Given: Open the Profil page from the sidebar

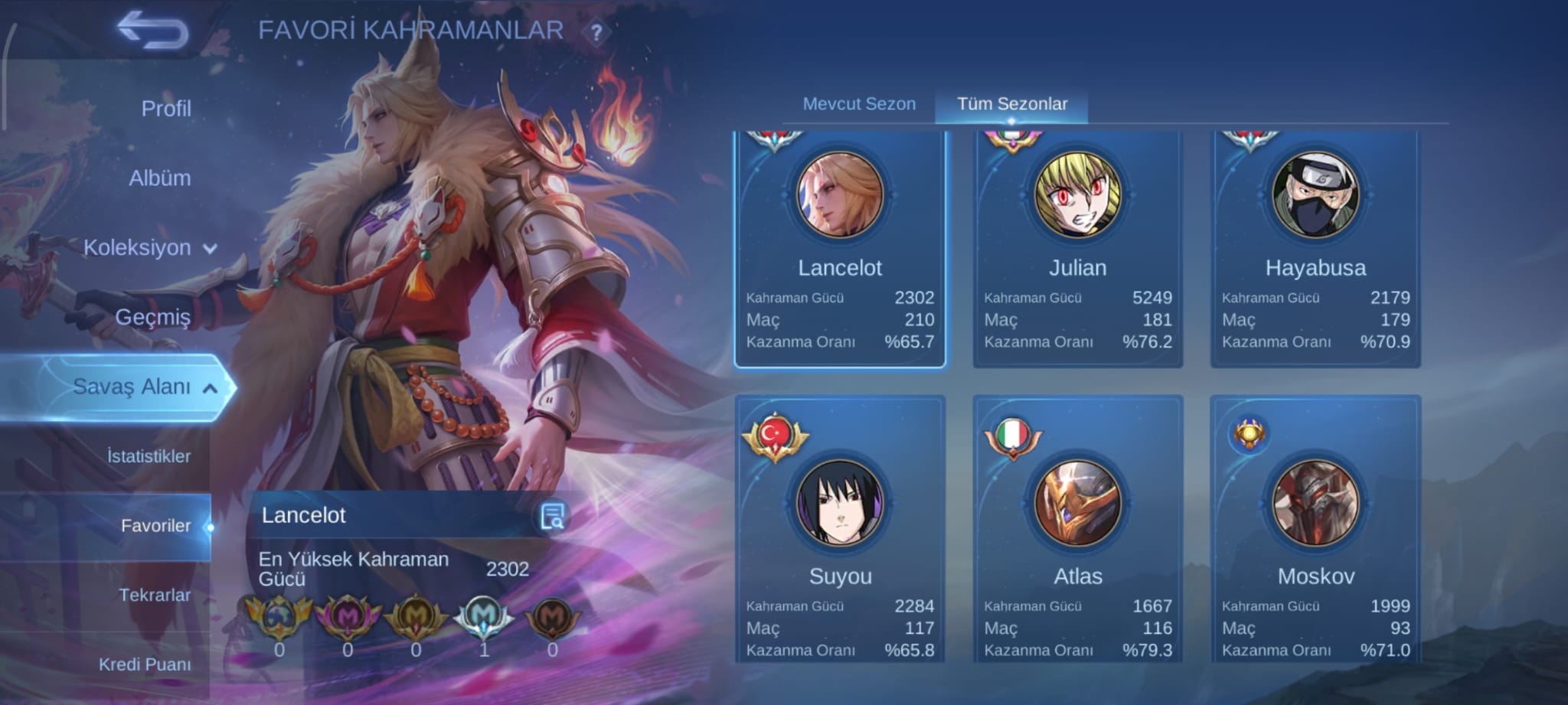Looking at the screenshot, I should coord(168,108).
